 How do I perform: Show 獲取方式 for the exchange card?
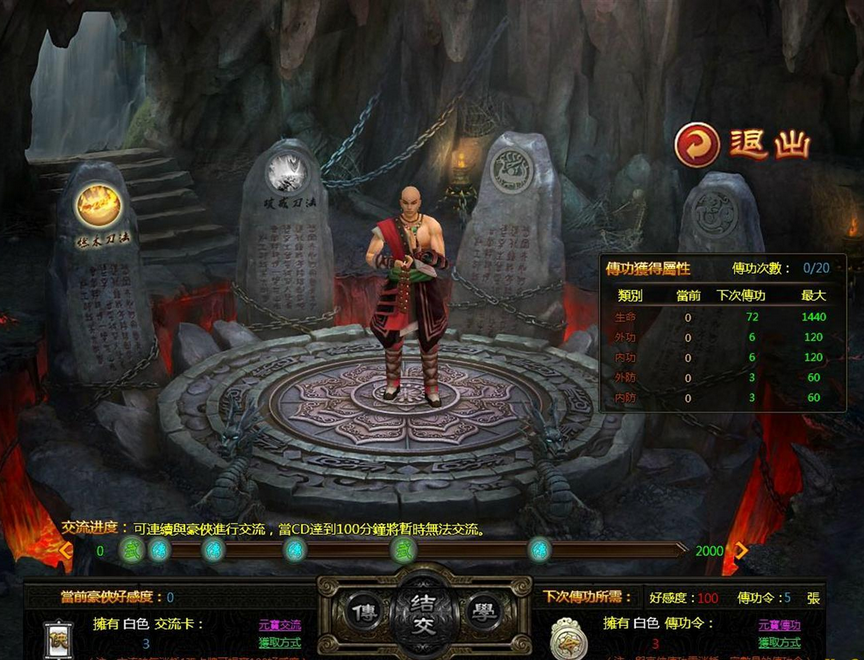click(279, 642)
